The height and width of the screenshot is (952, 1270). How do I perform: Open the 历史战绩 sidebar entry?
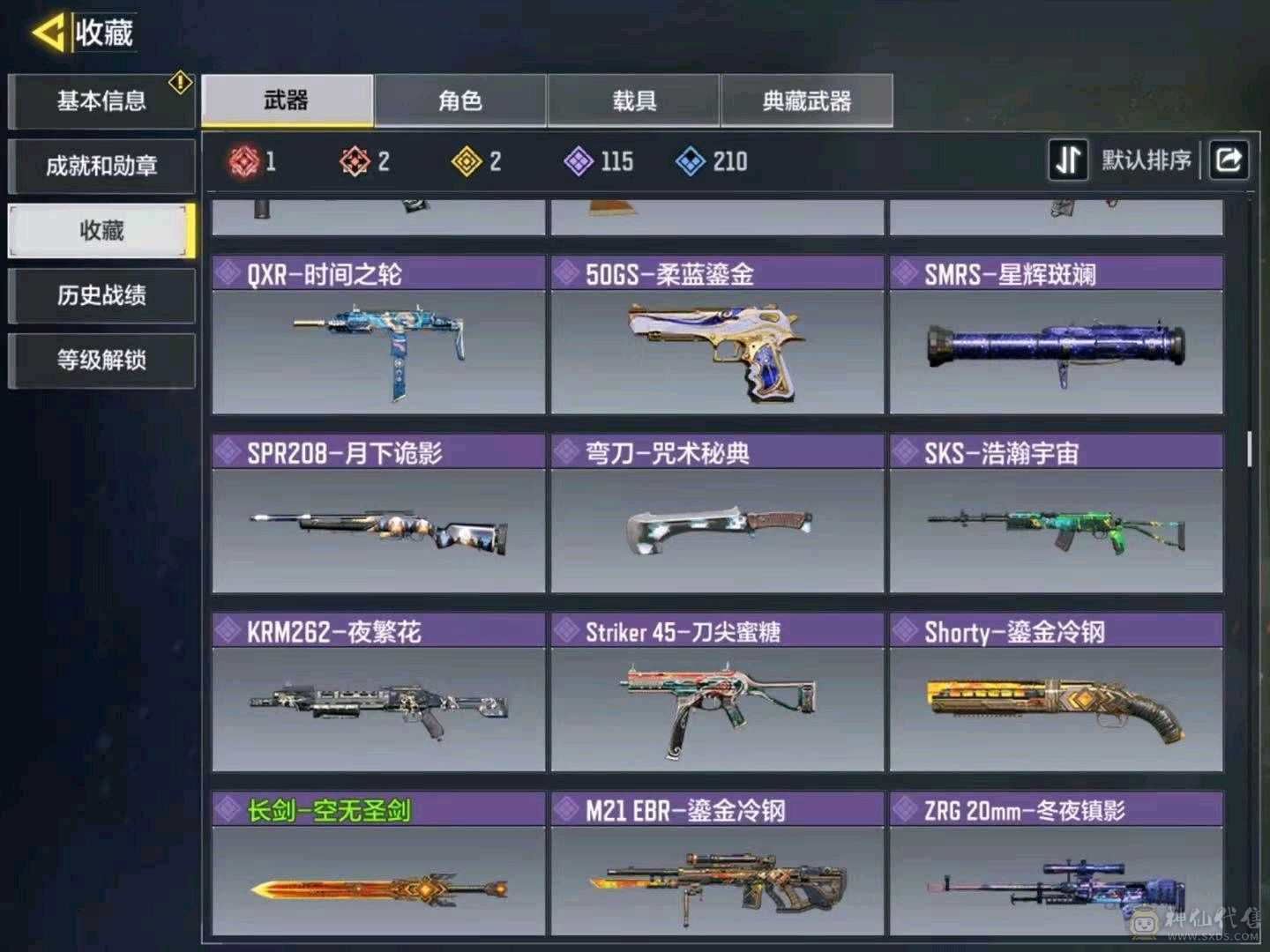coord(101,296)
